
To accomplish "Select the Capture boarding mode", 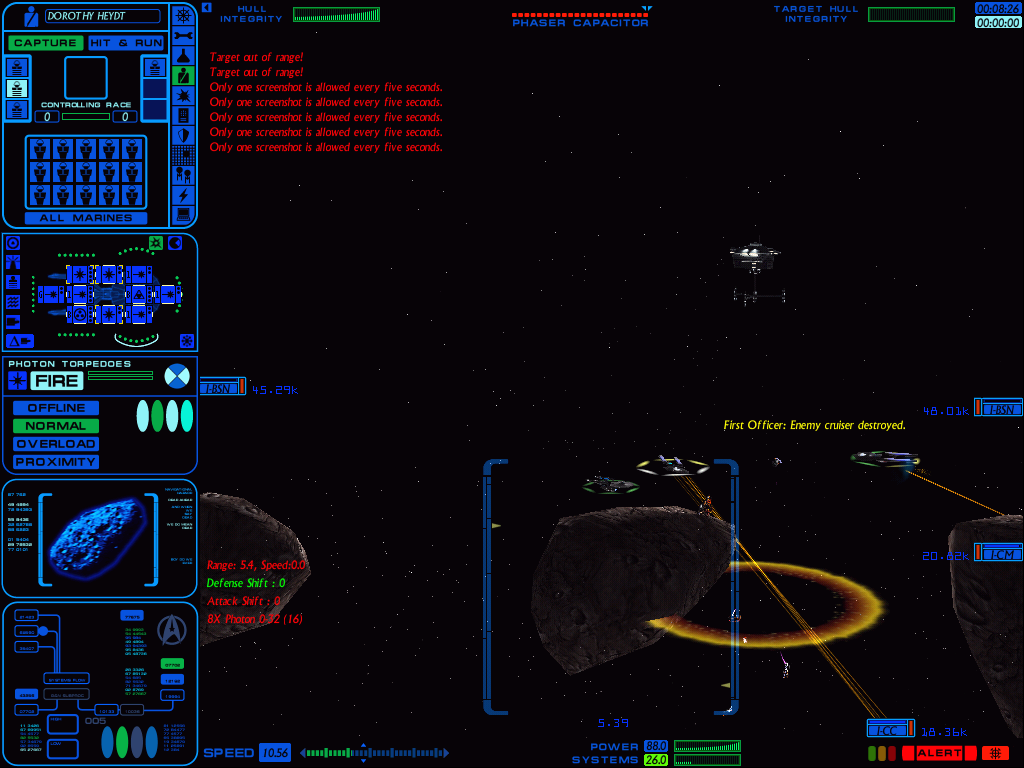I will click(45, 43).
